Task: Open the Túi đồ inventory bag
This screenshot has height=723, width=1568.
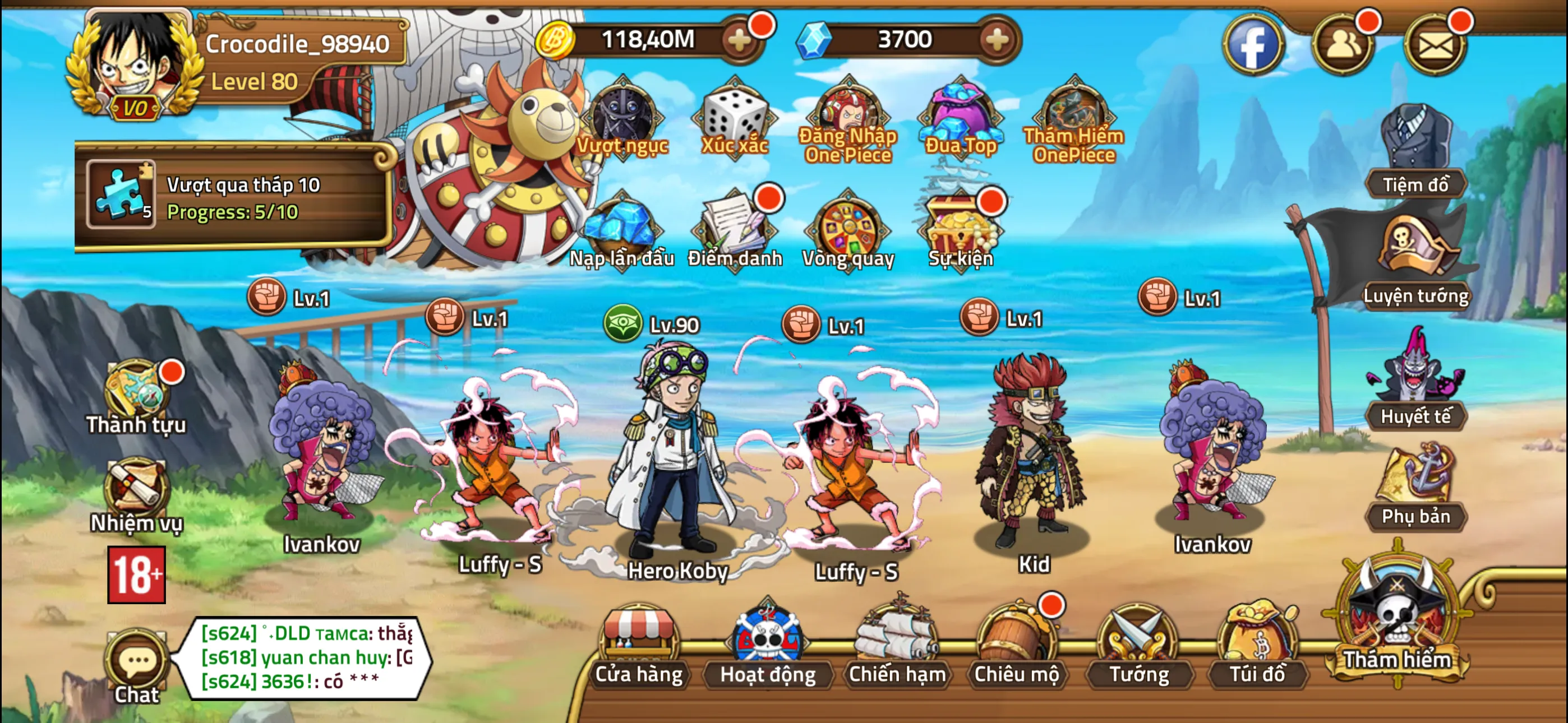Action: point(1257,645)
